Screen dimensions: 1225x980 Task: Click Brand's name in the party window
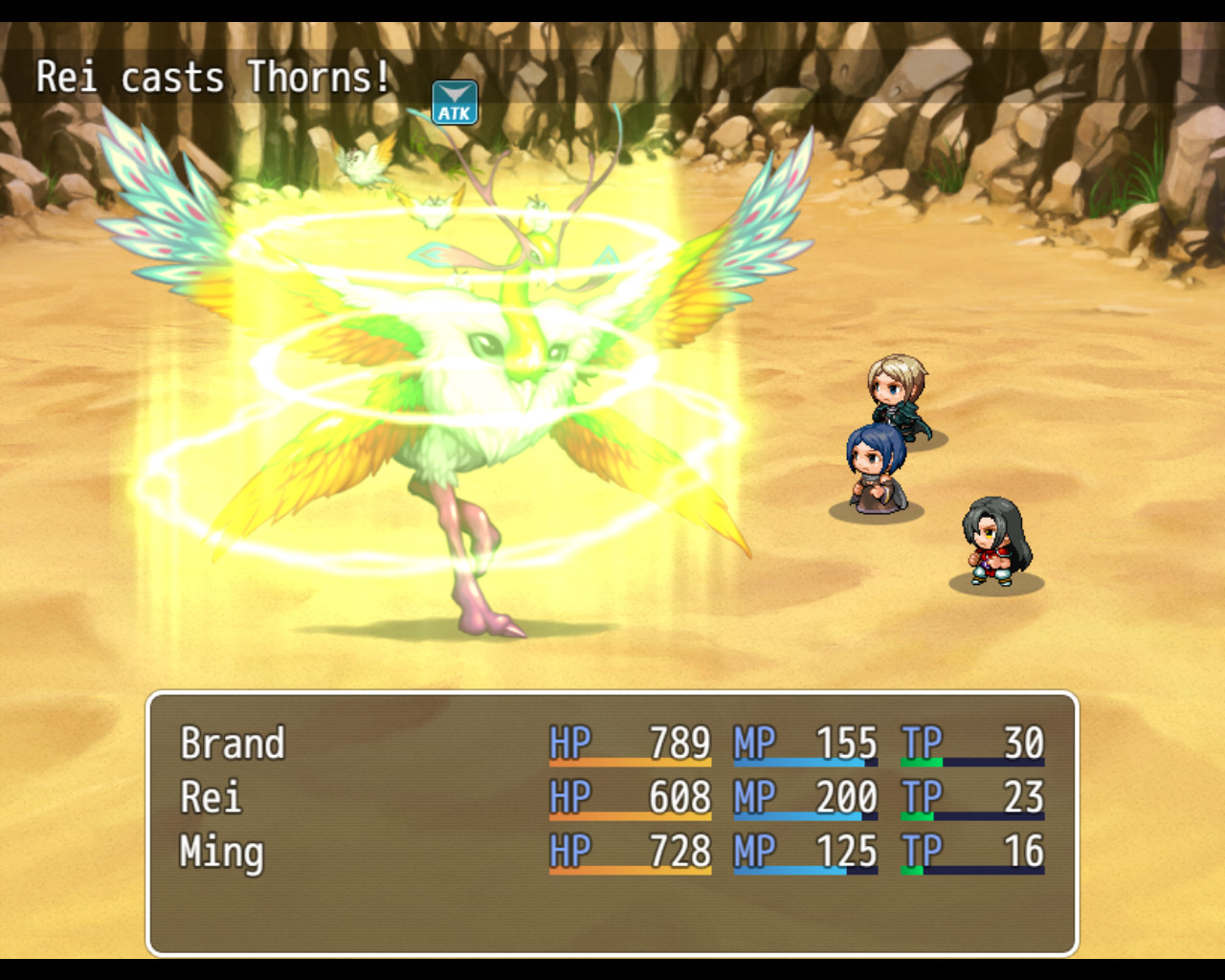(x=233, y=744)
